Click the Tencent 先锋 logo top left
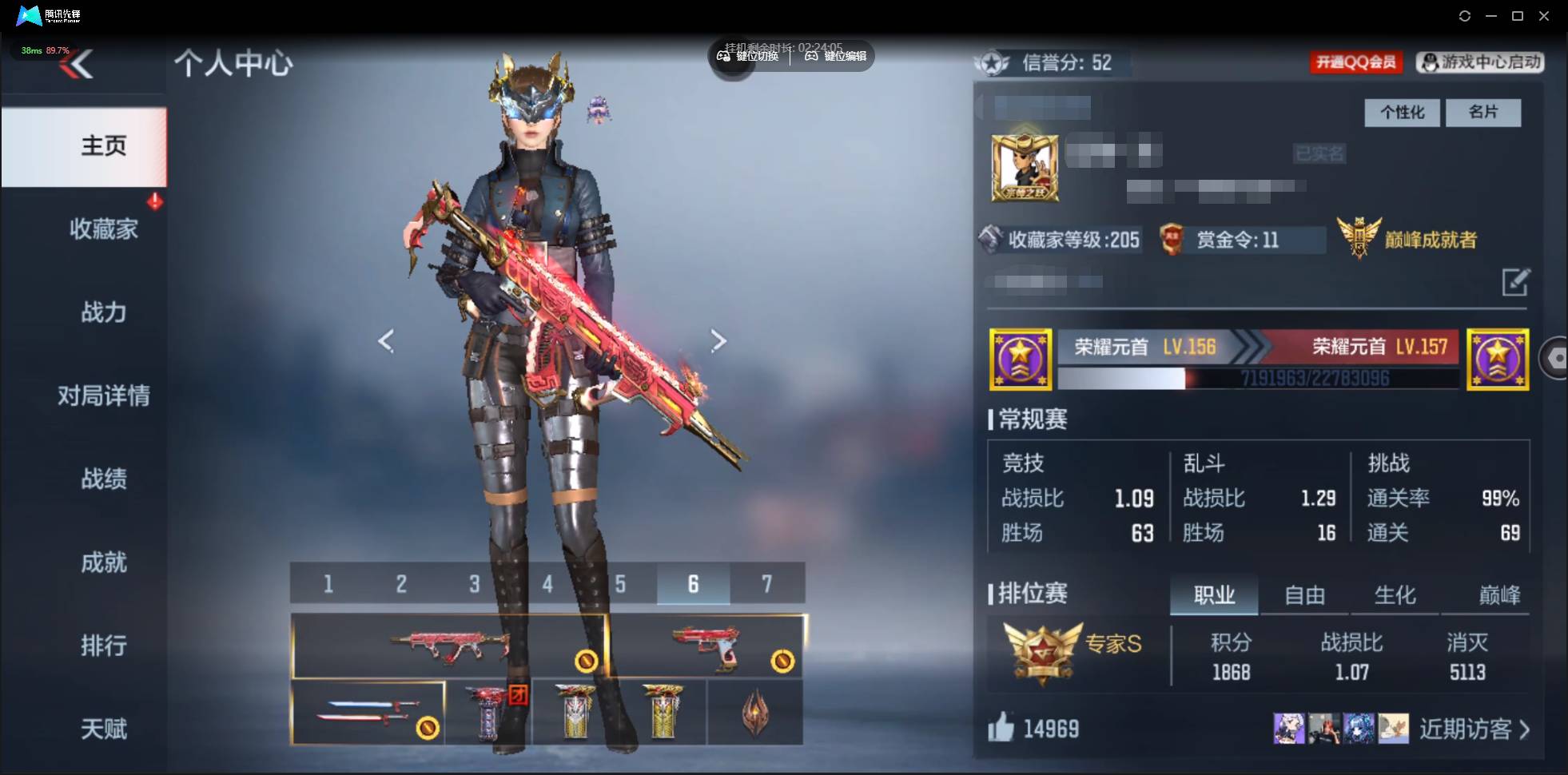Viewport: 1568px width, 775px height. [28, 15]
